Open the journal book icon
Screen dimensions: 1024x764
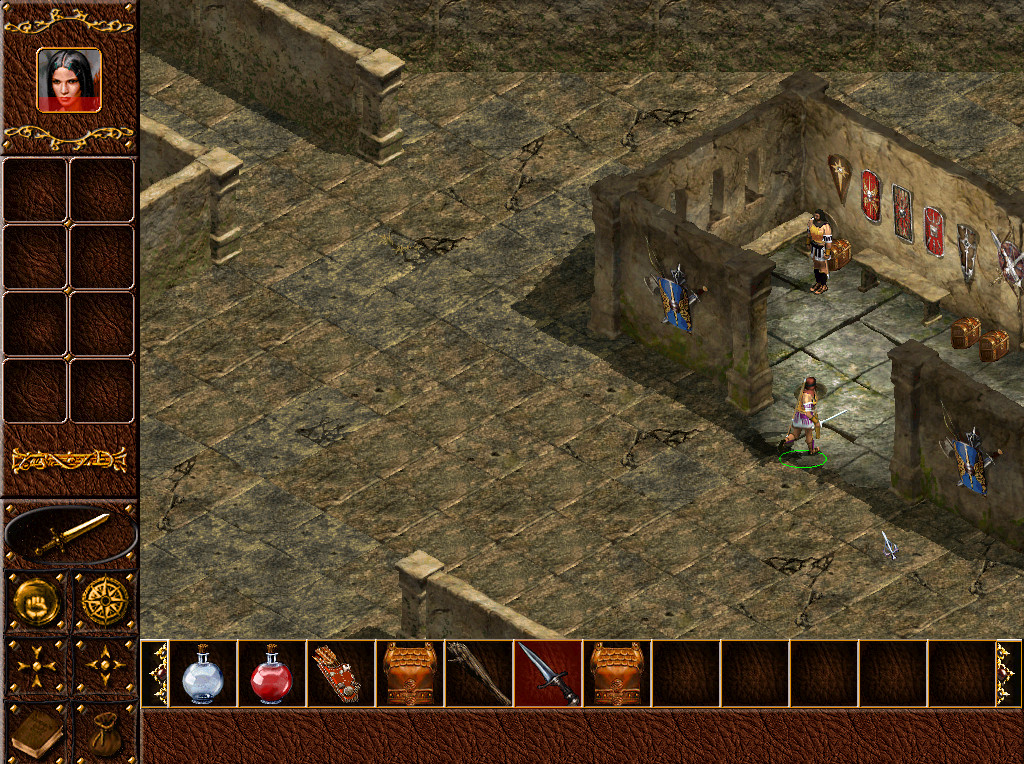click(37, 733)
